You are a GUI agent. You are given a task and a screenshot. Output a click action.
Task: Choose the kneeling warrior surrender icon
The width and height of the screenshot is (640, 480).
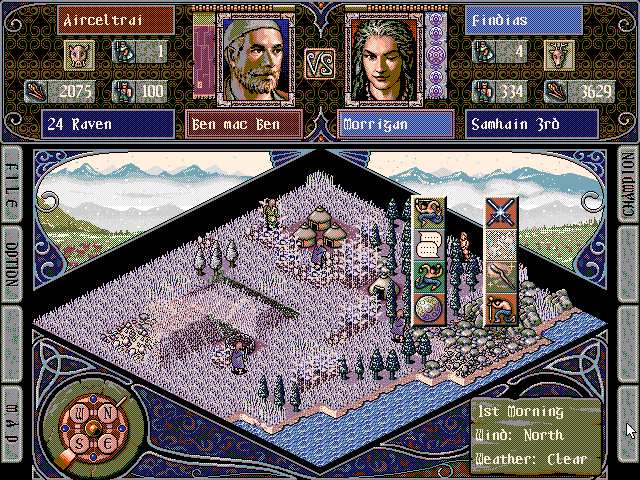(x=501, y=307)
